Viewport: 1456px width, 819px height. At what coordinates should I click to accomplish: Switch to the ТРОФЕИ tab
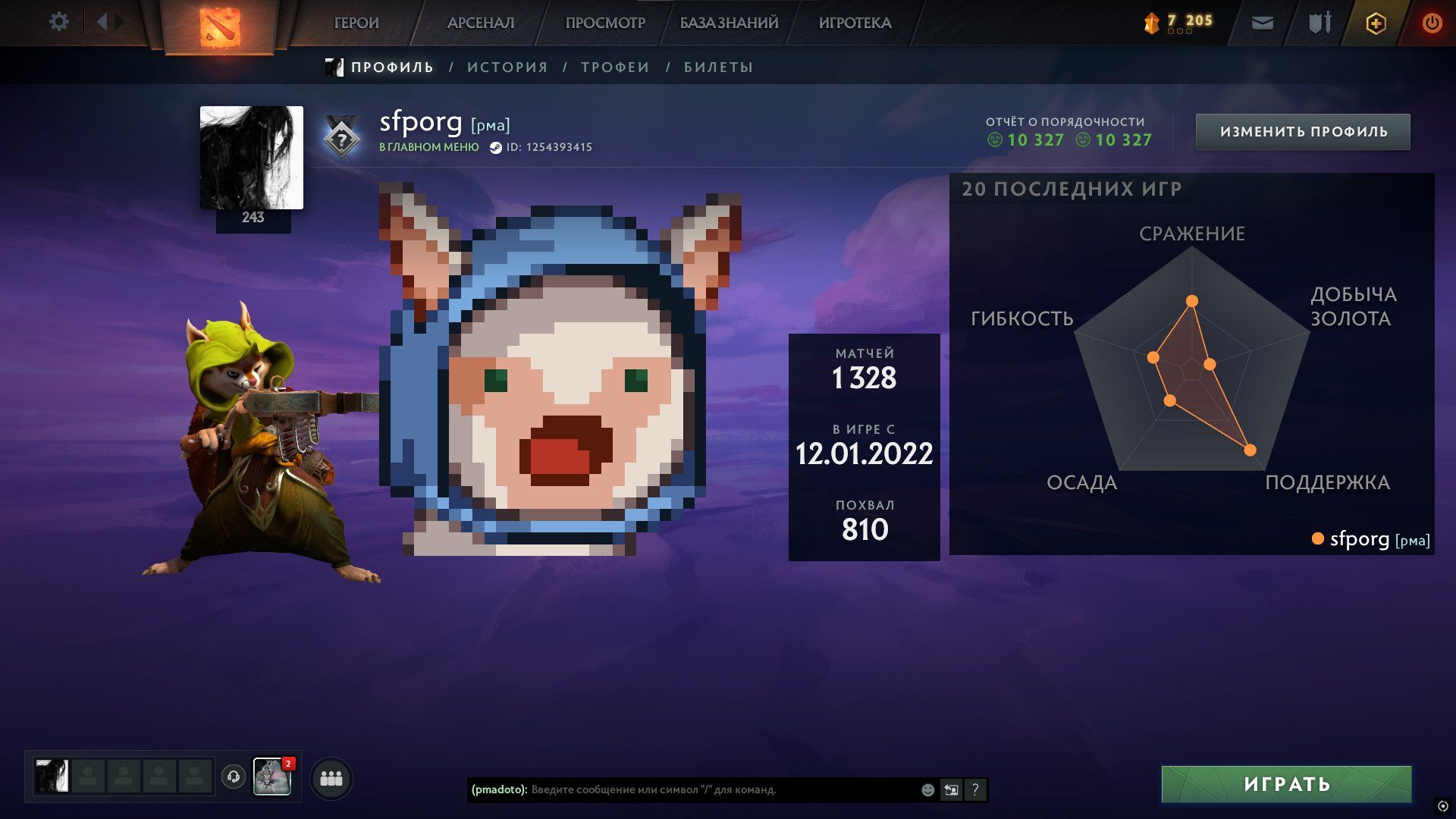(x=615, y=67)
